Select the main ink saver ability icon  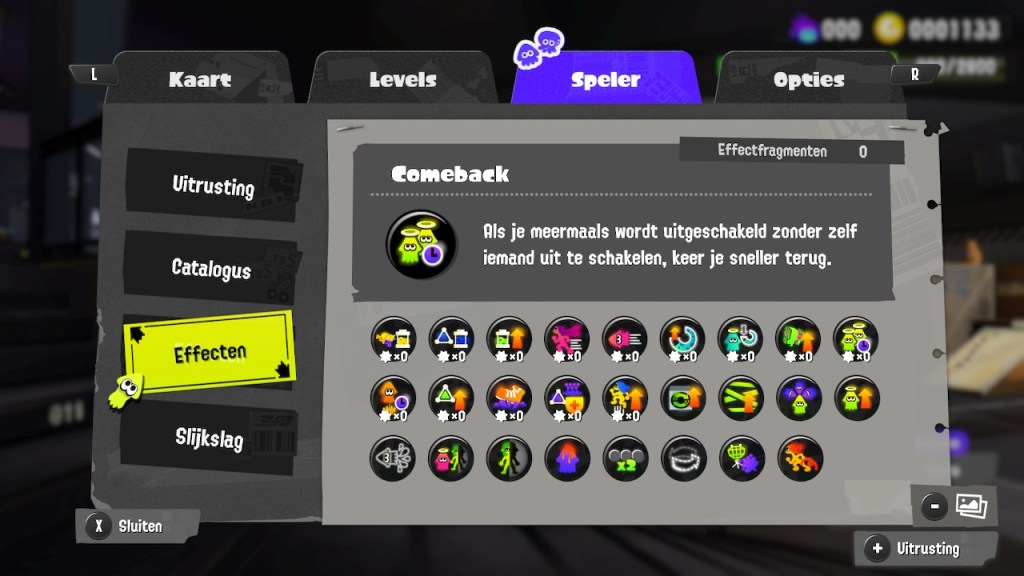tap(393, 340)
